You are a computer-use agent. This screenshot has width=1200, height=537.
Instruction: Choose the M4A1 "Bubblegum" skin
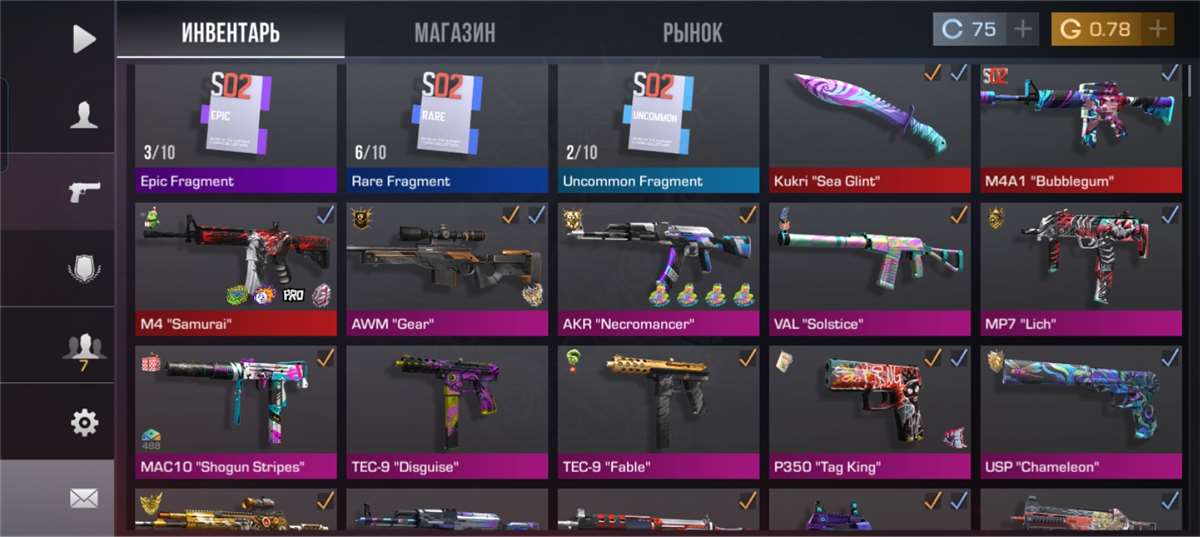tap(1081, 127)
